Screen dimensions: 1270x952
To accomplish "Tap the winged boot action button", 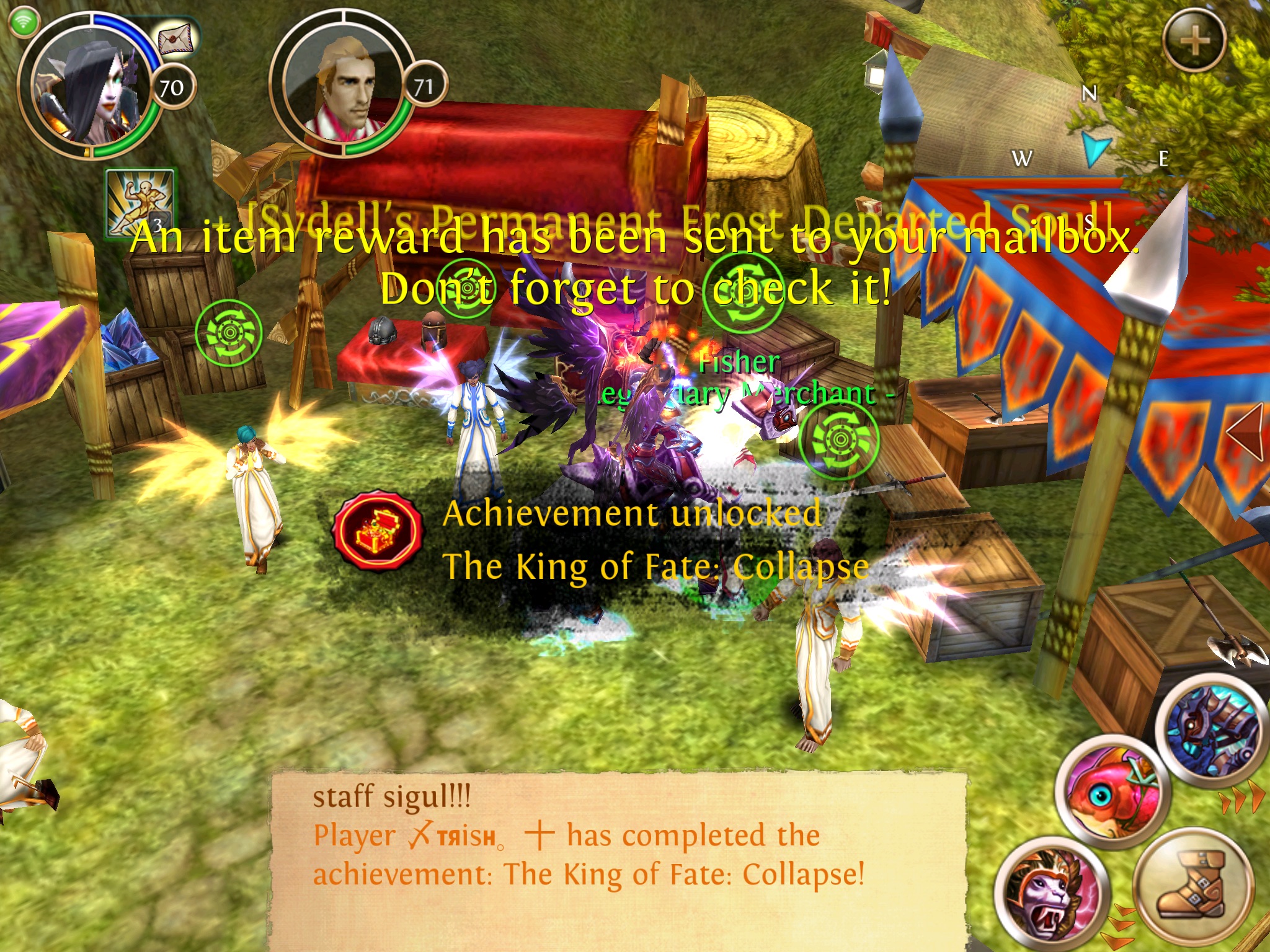I will tap(1192, 886).
